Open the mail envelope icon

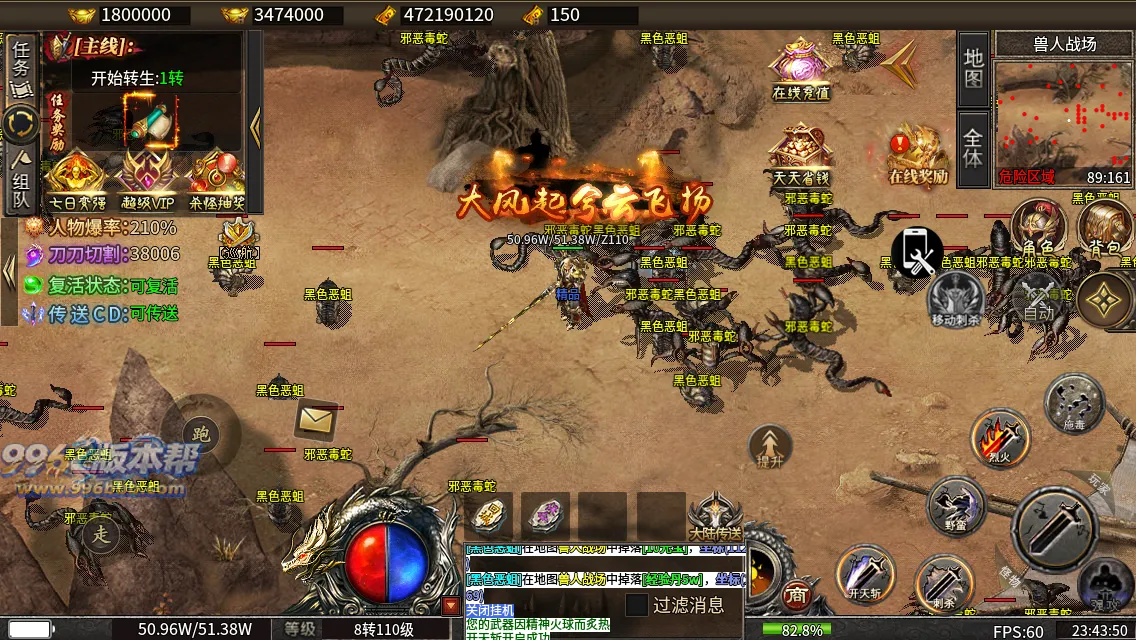tap(315, 420)
